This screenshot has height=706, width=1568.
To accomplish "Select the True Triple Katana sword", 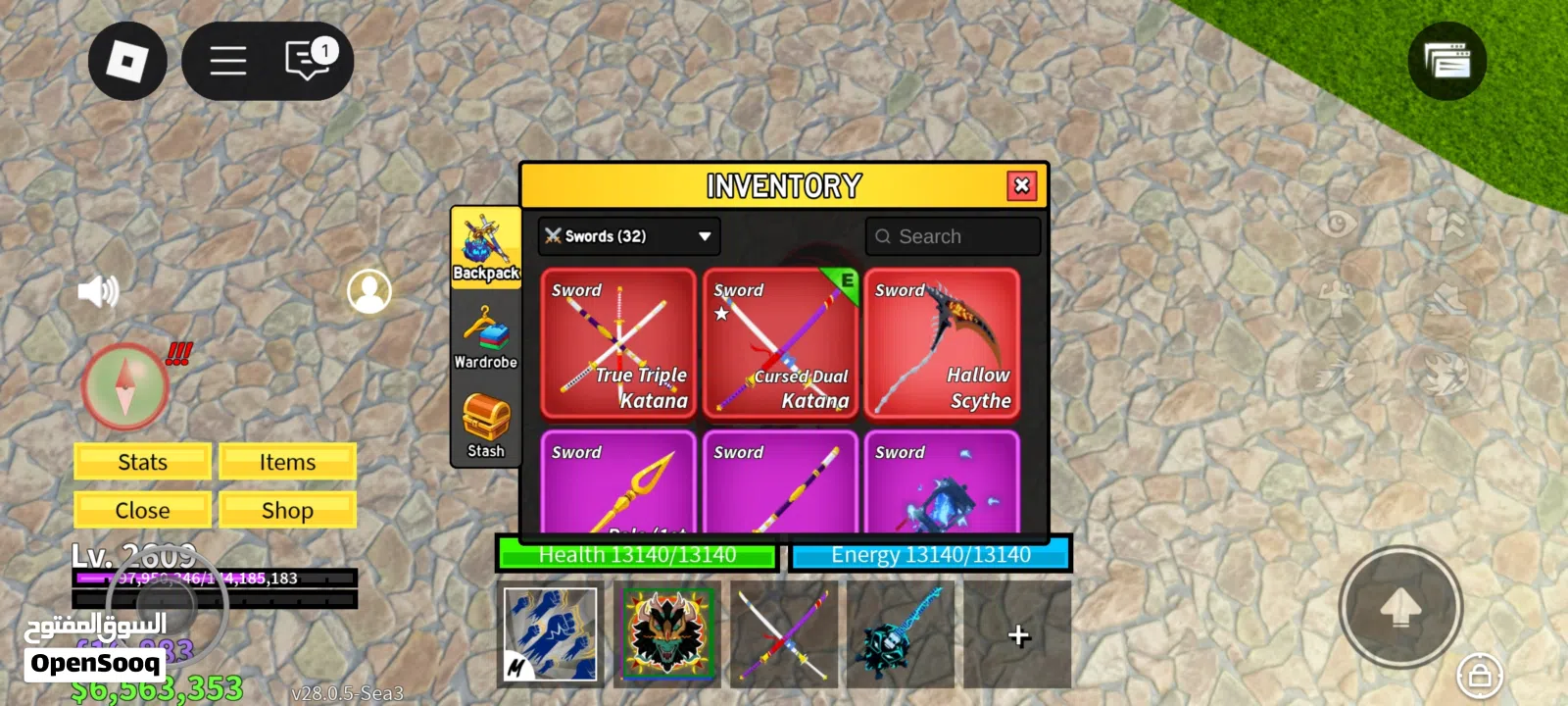I will point(618,344).
